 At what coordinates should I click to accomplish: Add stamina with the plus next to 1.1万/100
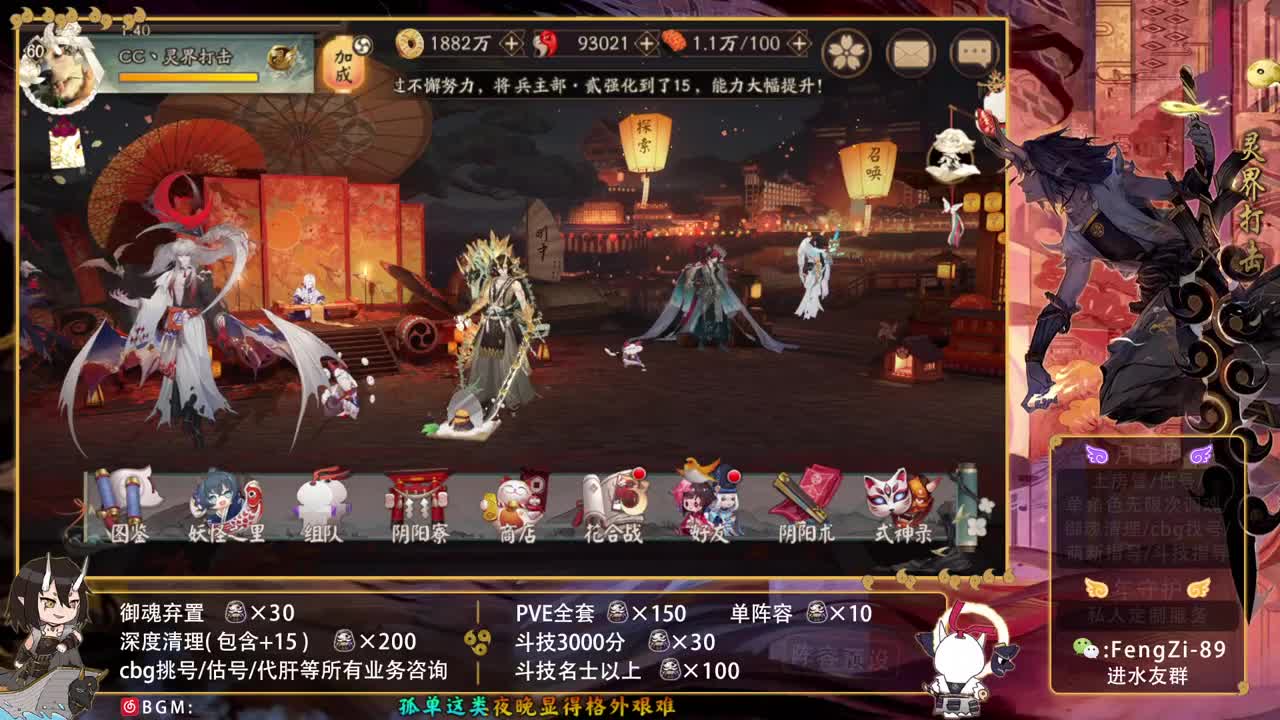pyautogui.click(x=797, y=45)
